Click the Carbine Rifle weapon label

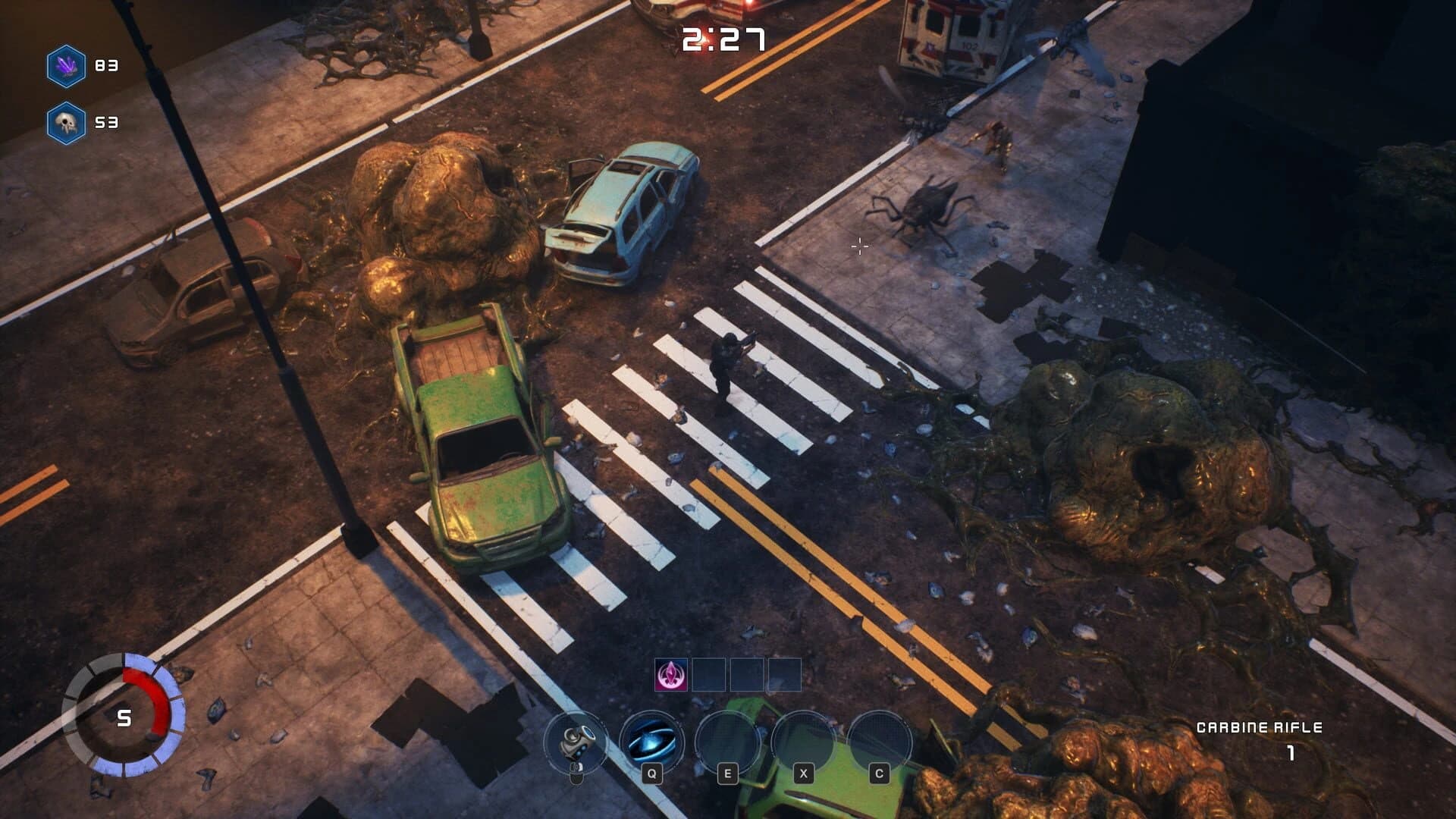(1258, 726)
